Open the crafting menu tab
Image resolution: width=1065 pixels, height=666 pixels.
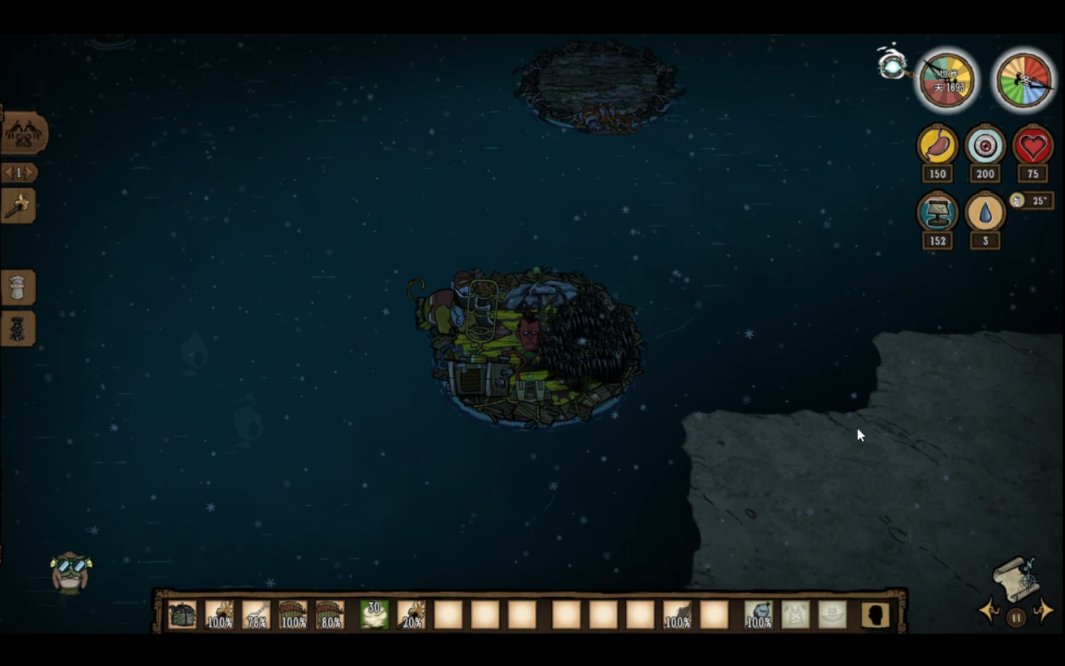click(x=23, y=133)
